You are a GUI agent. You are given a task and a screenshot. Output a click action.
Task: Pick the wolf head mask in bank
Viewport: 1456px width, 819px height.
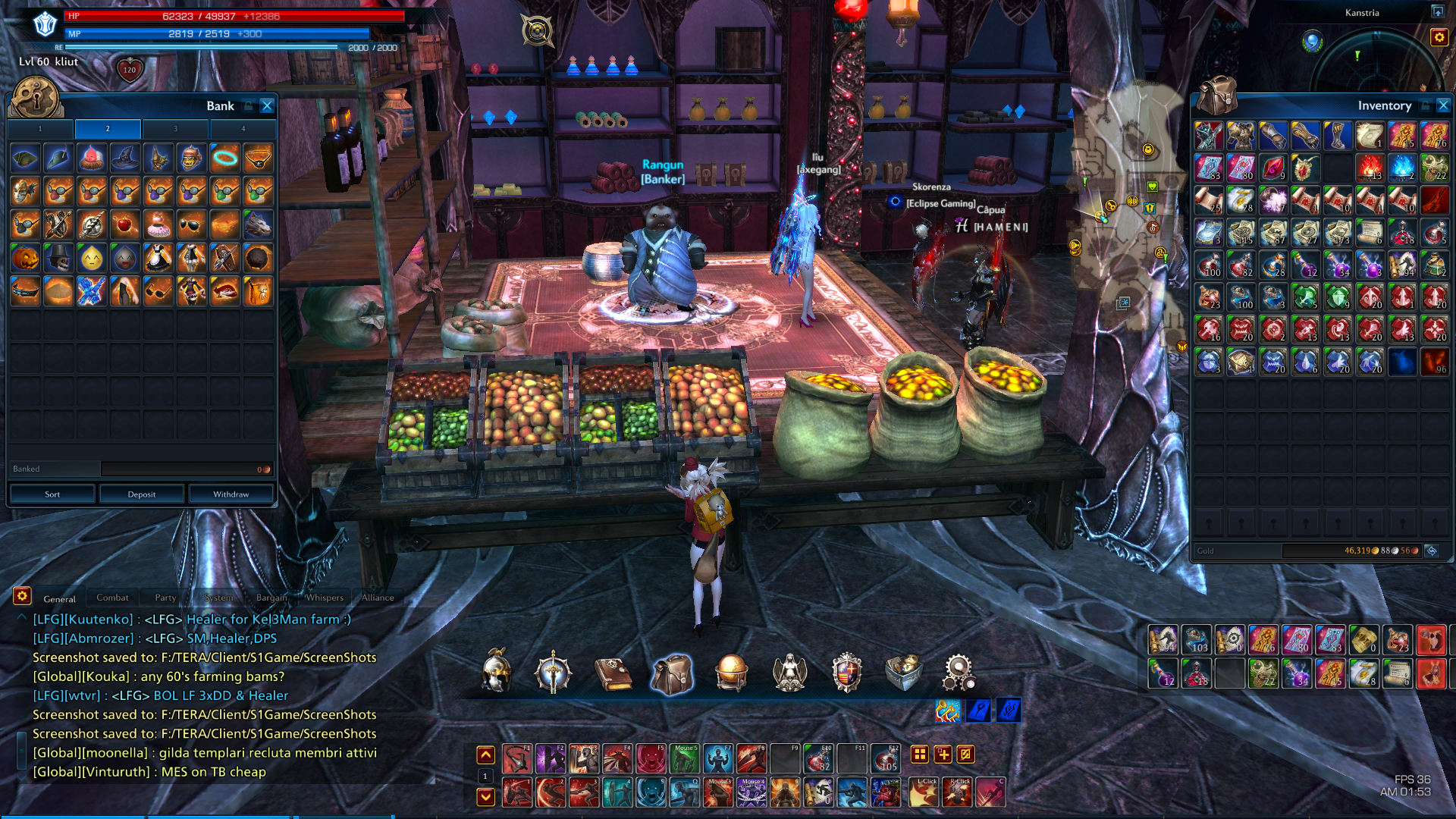click(x=258, y=225)
